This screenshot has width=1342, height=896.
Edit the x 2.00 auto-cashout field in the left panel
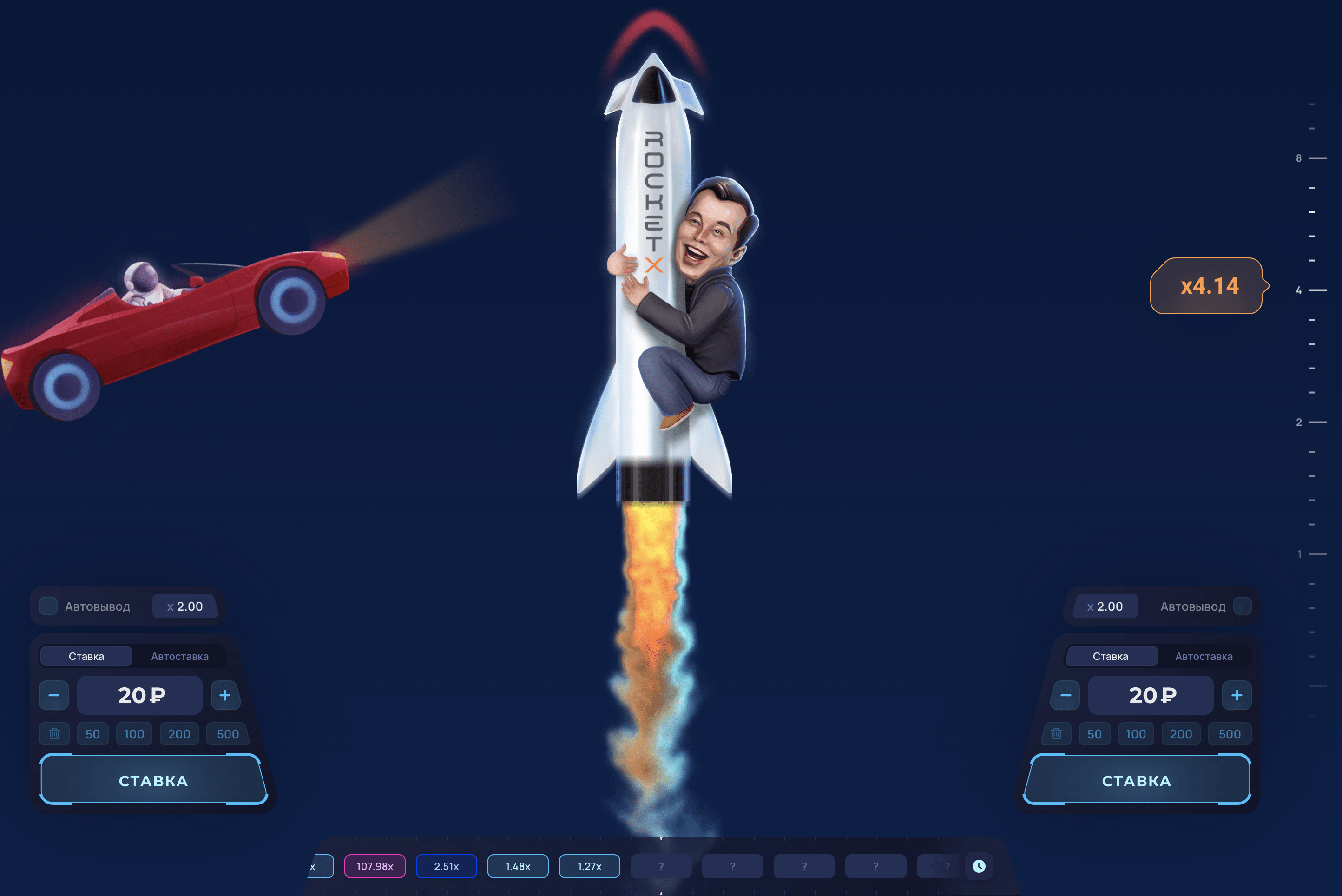pos(185,606)
